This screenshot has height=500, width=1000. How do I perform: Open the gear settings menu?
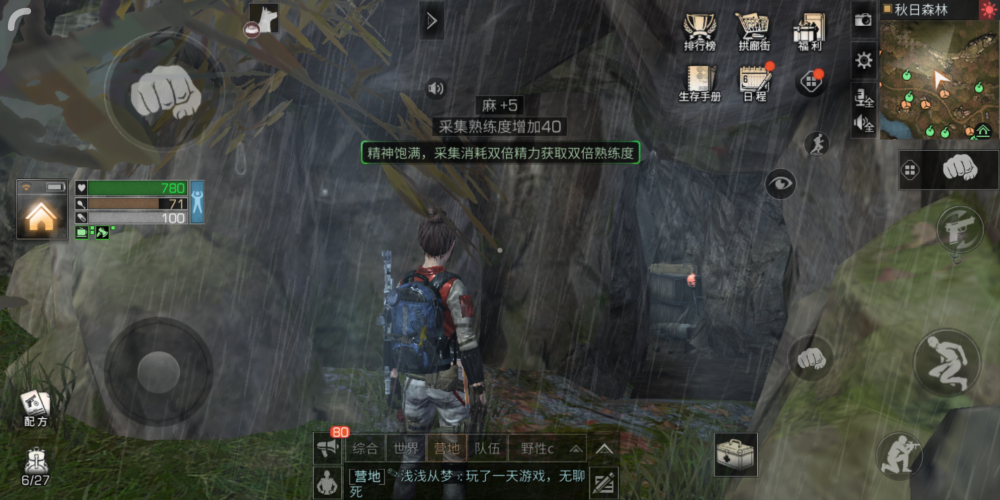tap(864, 60)
